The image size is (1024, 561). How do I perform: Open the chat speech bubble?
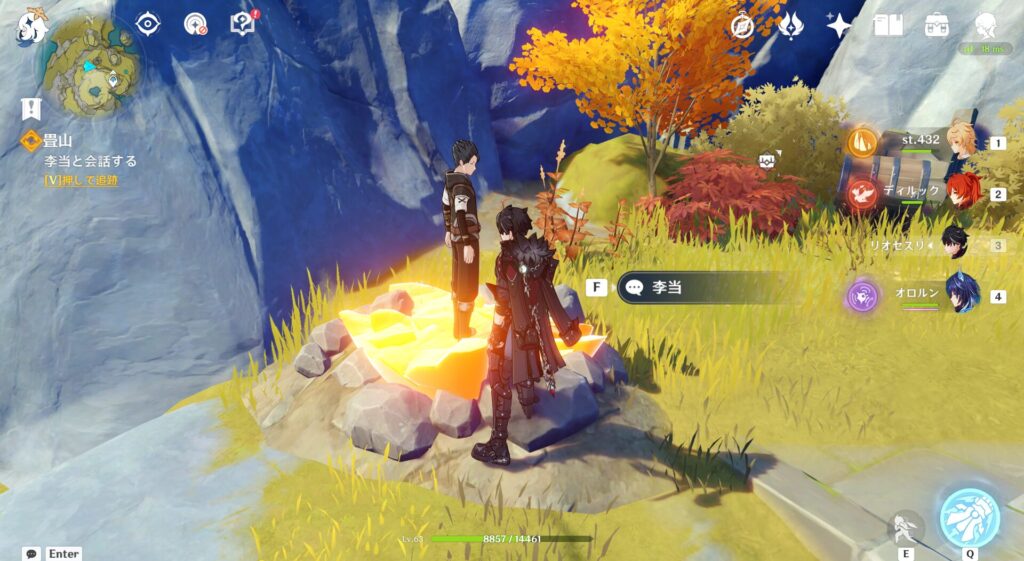click(x=32, y=553)
